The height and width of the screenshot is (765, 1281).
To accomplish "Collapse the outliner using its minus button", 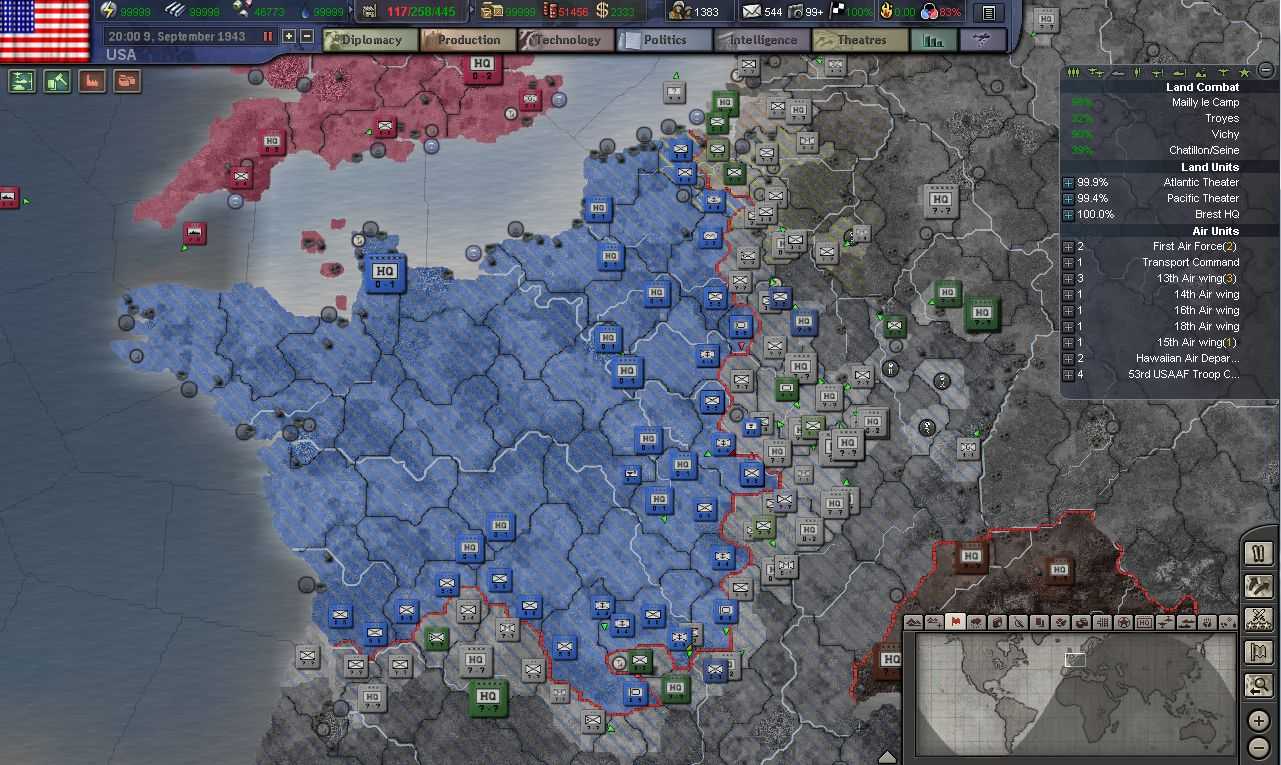I will [1266, 71].
